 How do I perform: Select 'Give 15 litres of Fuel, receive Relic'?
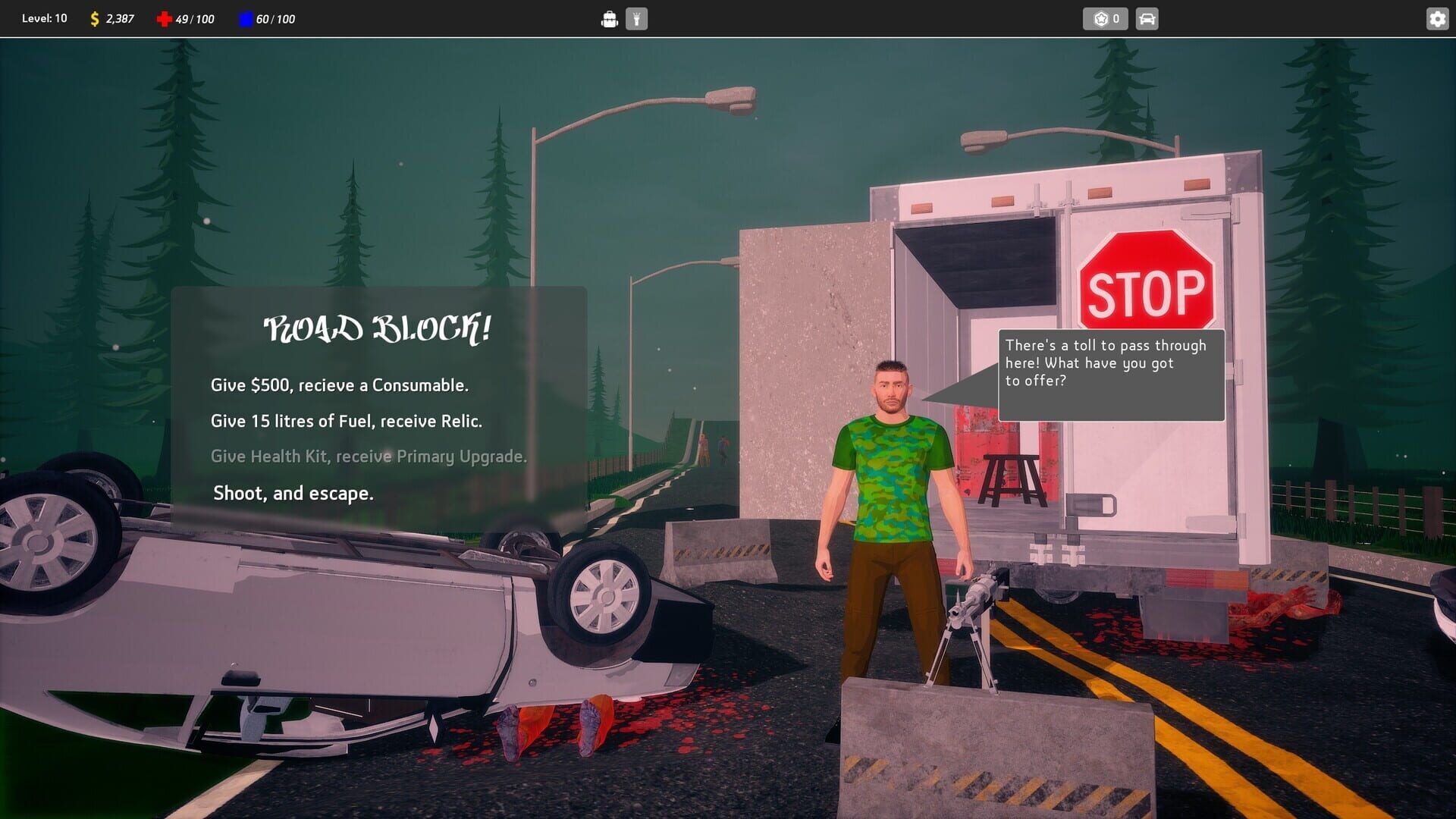coord(347,421)
